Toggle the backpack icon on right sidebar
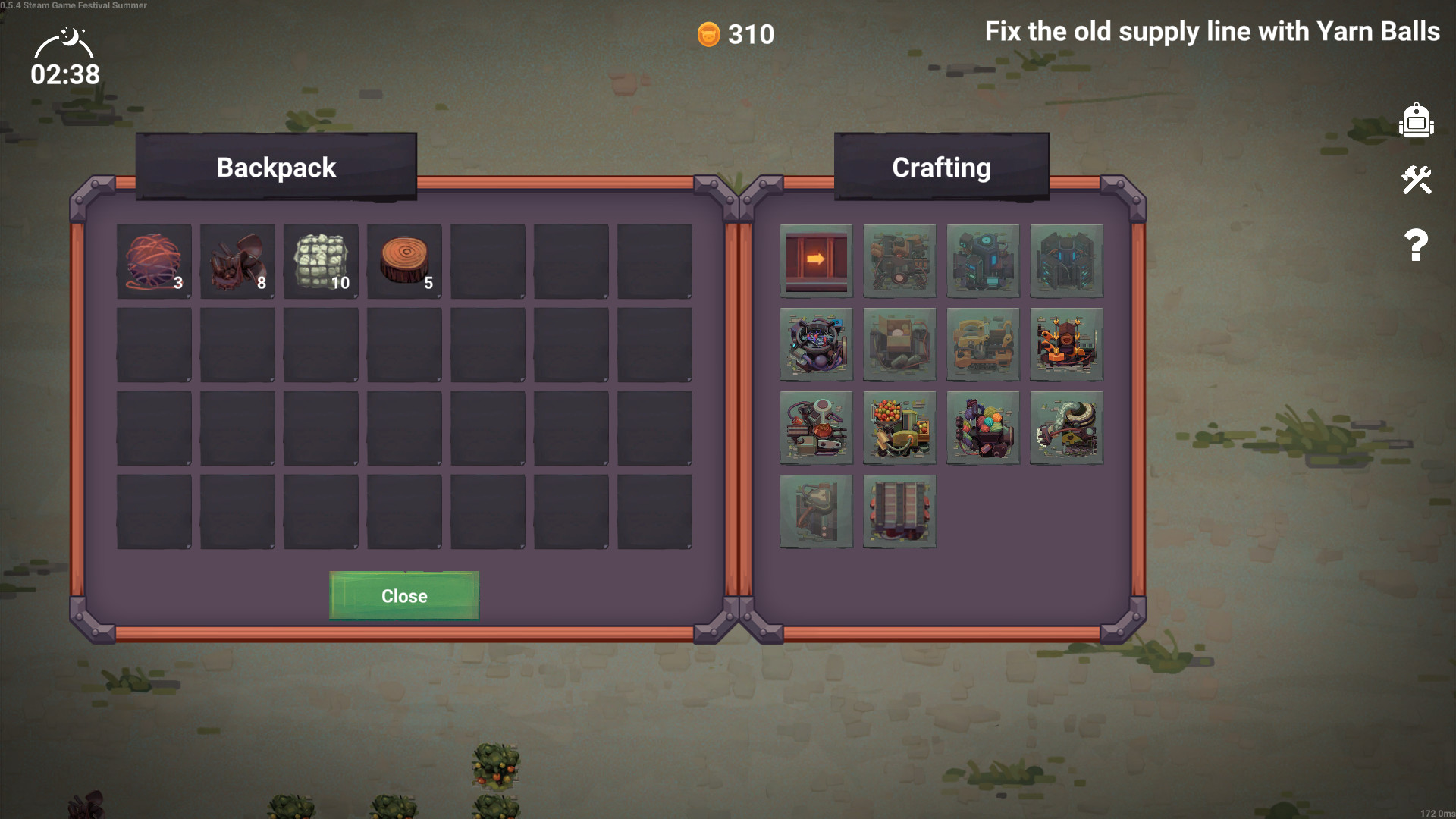This screenshot has height=819, width=1456. pos(1416,121)
